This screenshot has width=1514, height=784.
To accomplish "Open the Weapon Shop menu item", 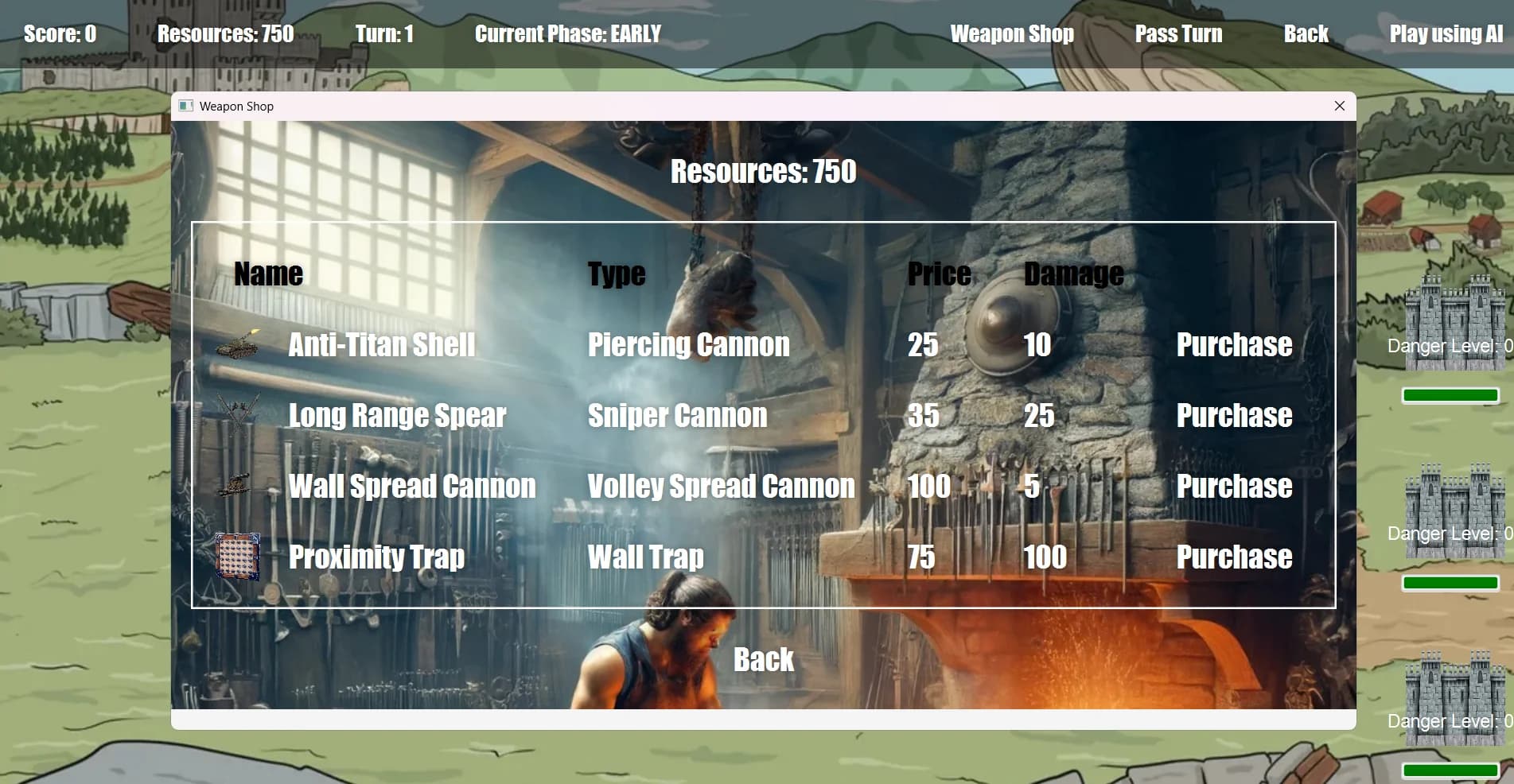I will [x=1011, y=33].
